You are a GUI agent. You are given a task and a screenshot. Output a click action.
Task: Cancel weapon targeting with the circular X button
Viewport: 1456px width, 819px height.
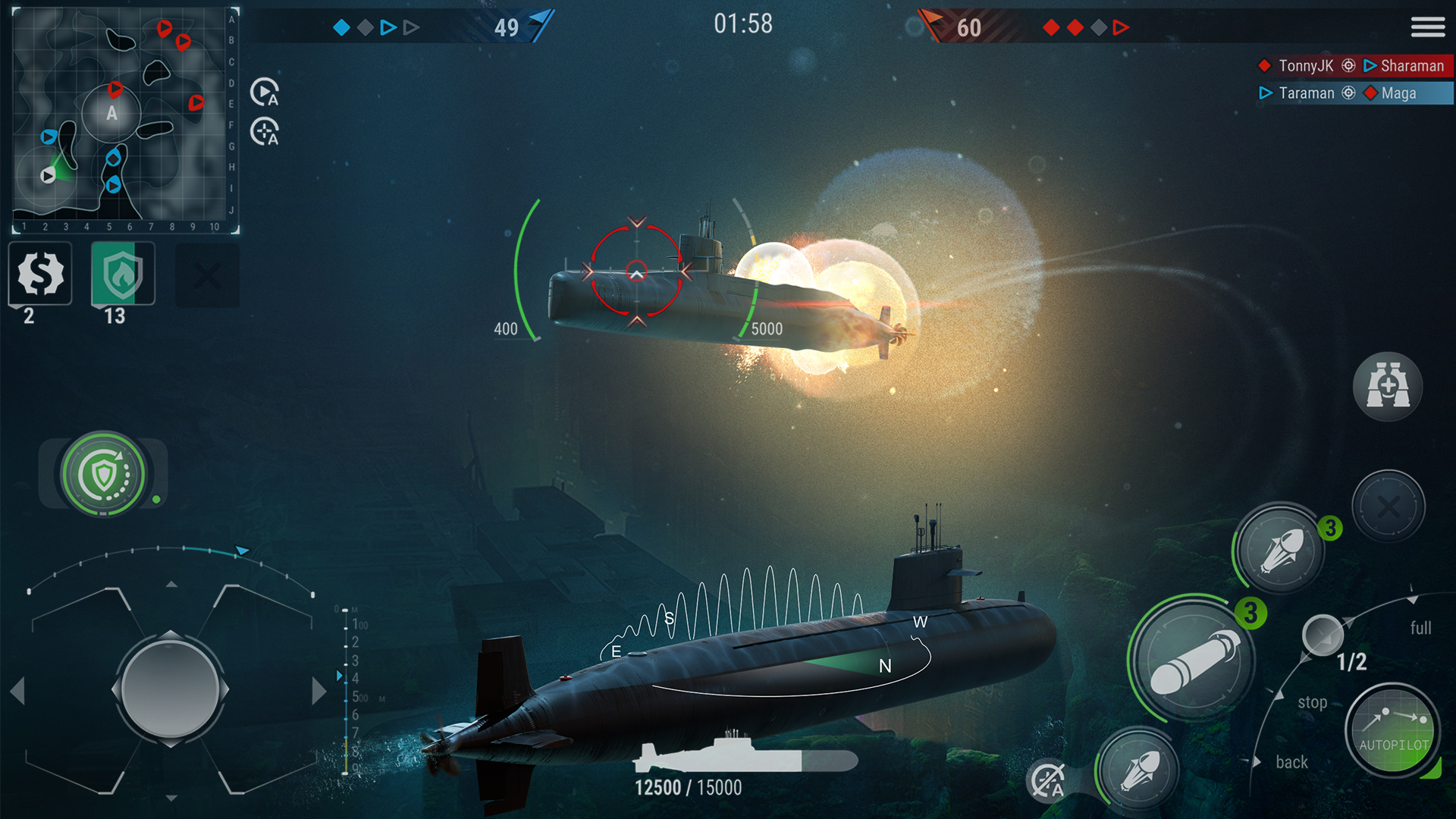[x=1389, y=506]
